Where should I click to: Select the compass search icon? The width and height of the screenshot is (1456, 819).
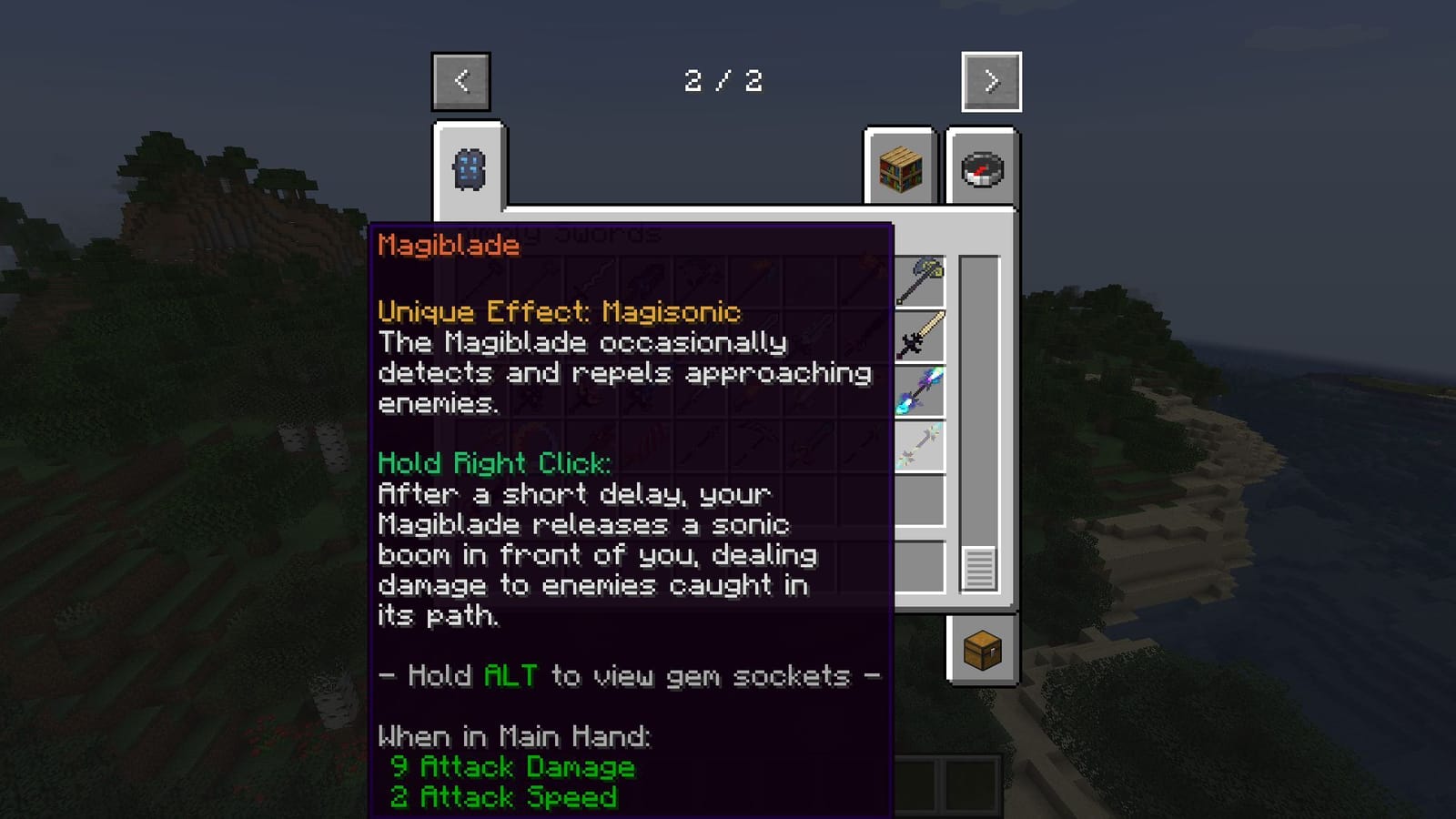pos(981,169)
